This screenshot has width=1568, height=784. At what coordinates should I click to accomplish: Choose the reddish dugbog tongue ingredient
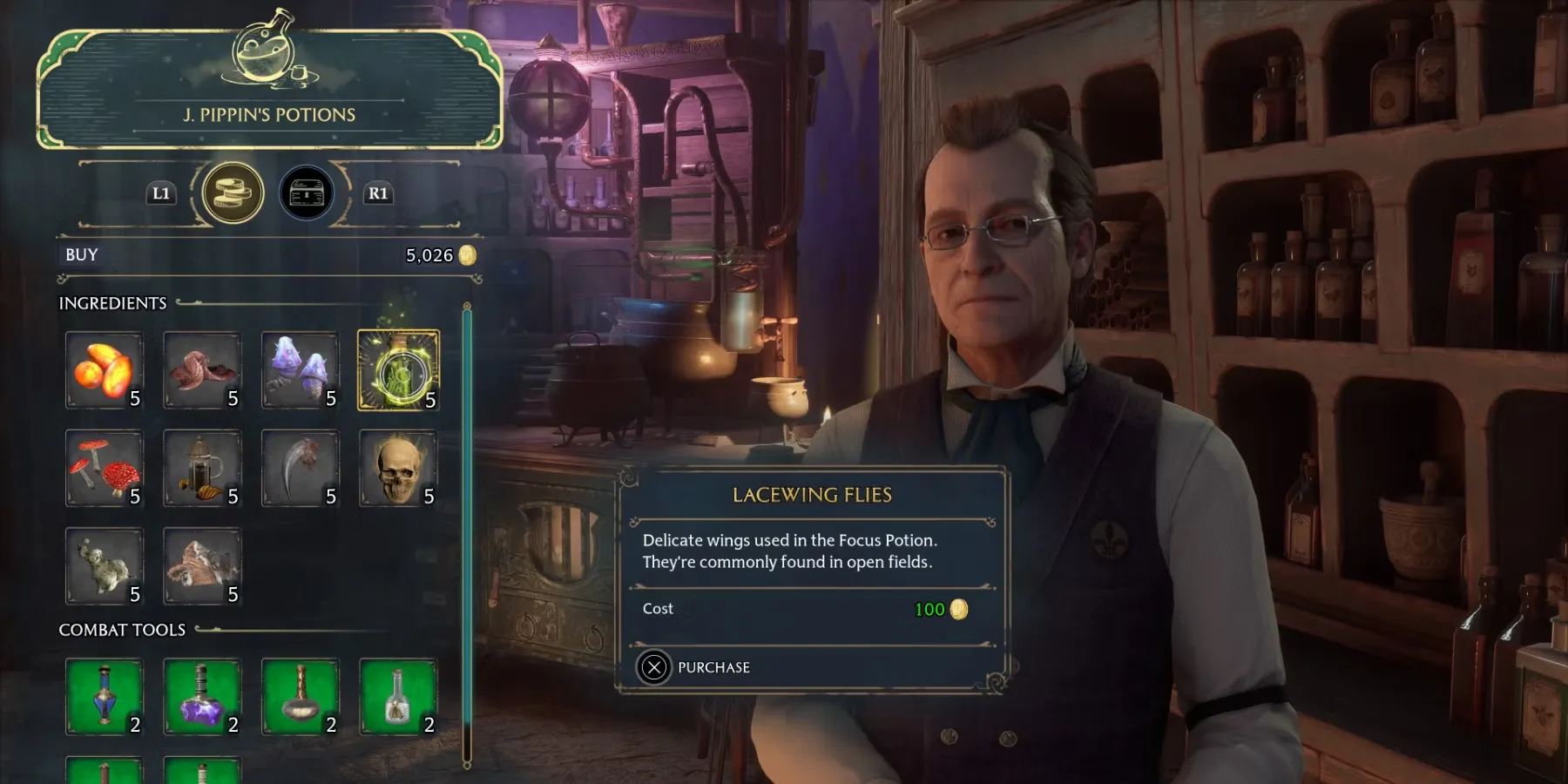pos(202,370)
